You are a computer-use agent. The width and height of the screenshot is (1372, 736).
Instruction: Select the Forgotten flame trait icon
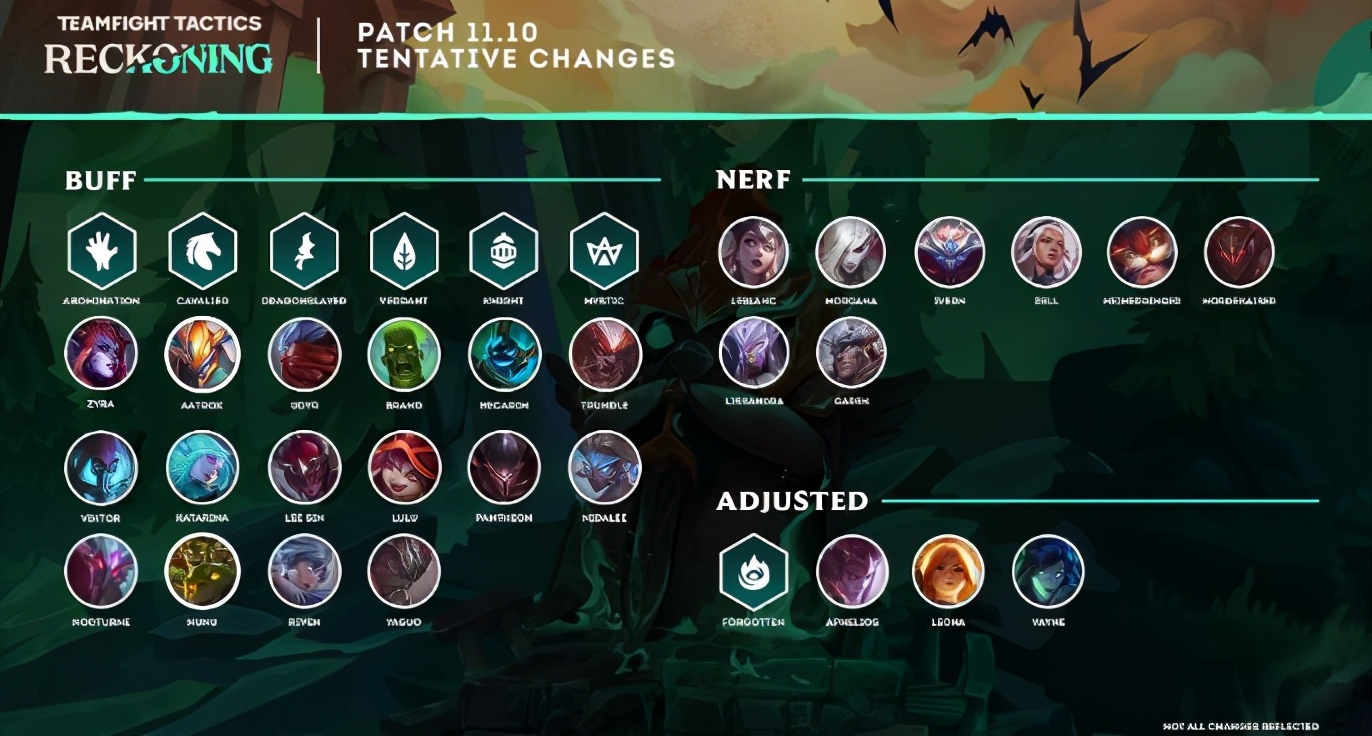point(754,572)
